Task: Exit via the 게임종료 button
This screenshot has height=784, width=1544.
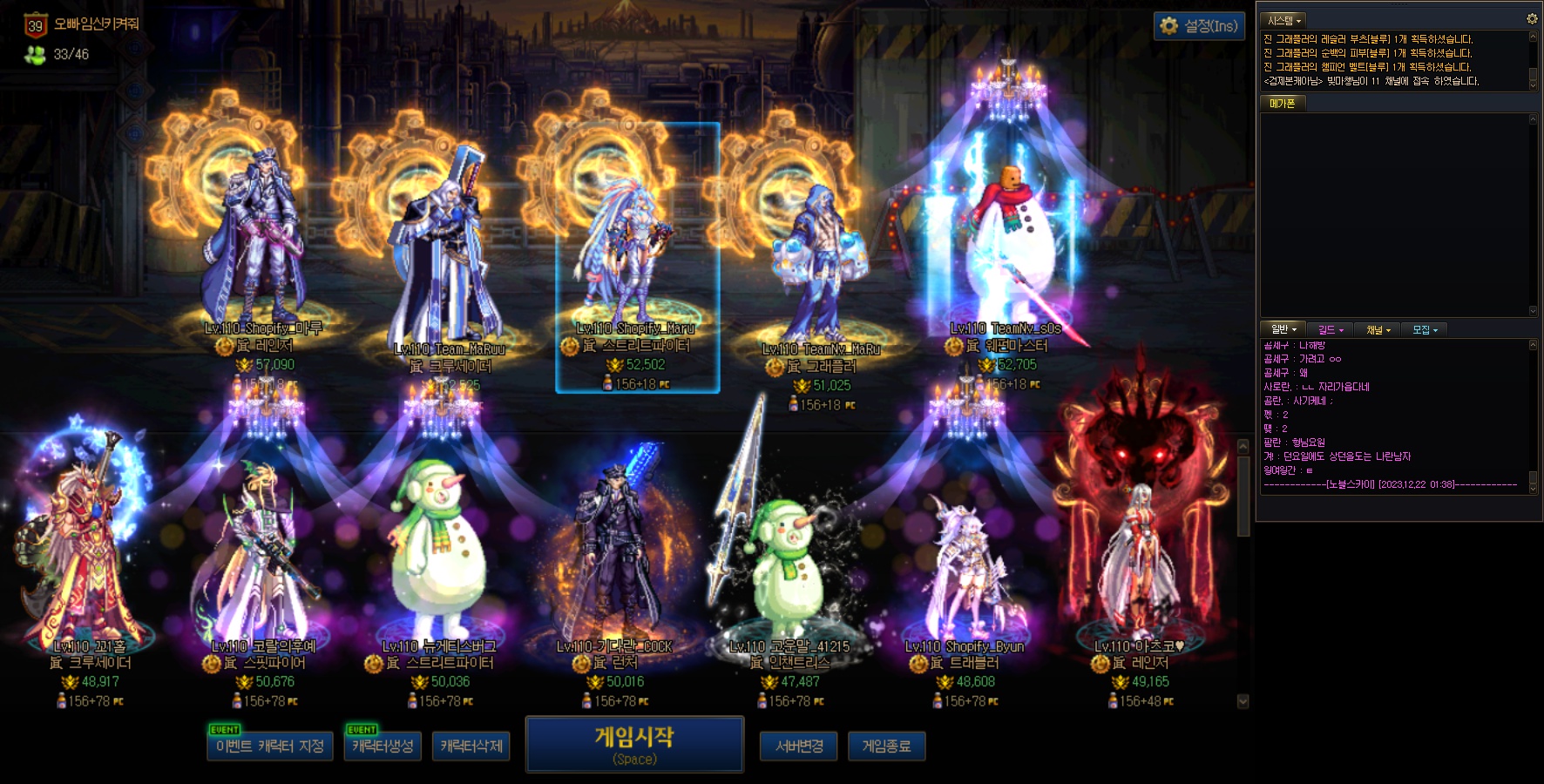Action: [886, 747]
